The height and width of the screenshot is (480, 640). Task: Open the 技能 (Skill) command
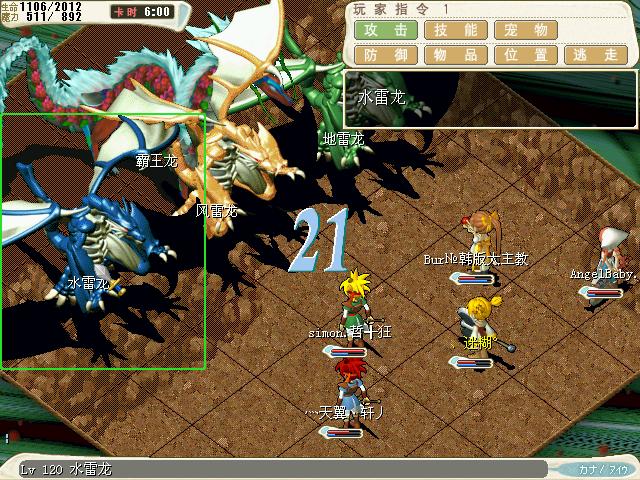(x=455, y=30)
